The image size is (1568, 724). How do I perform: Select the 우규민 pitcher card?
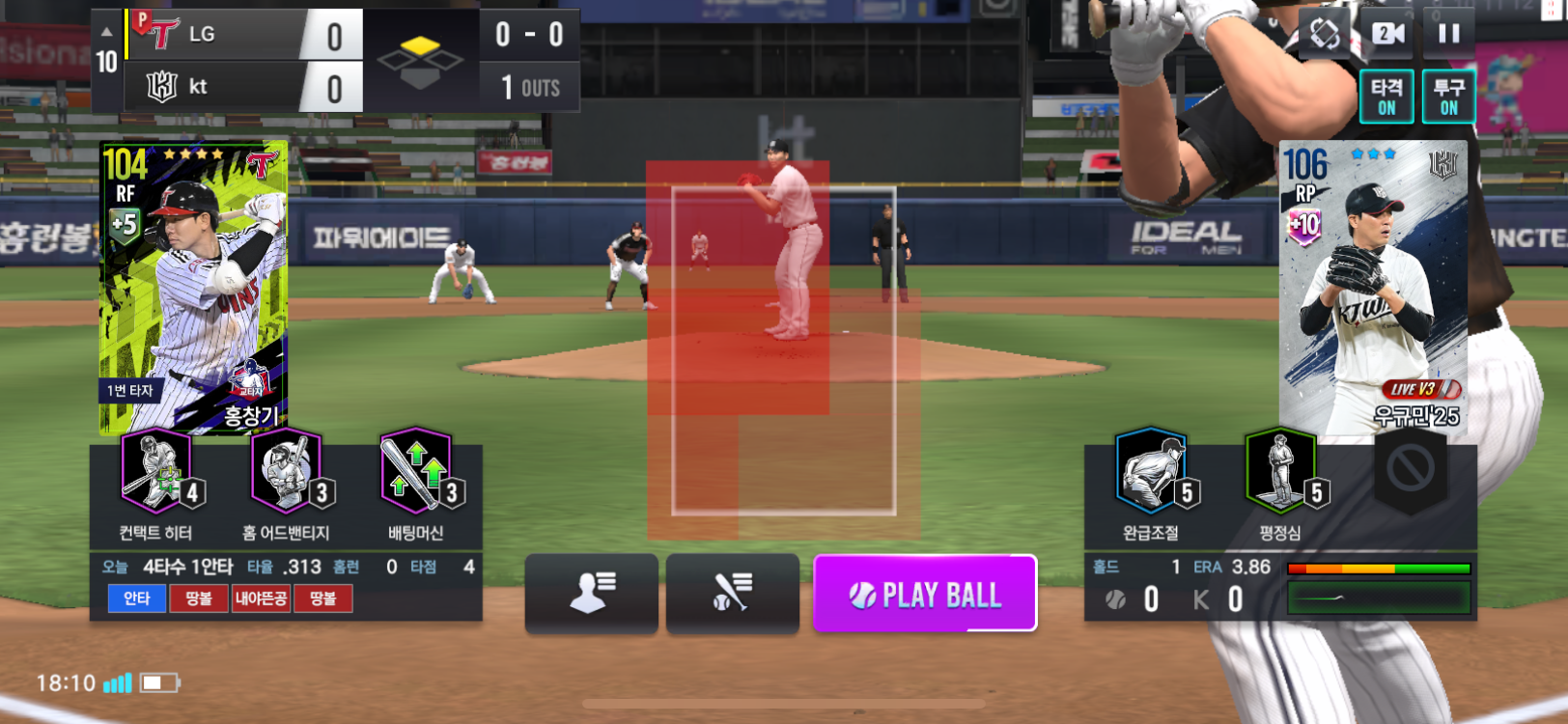click(1372, 288)
